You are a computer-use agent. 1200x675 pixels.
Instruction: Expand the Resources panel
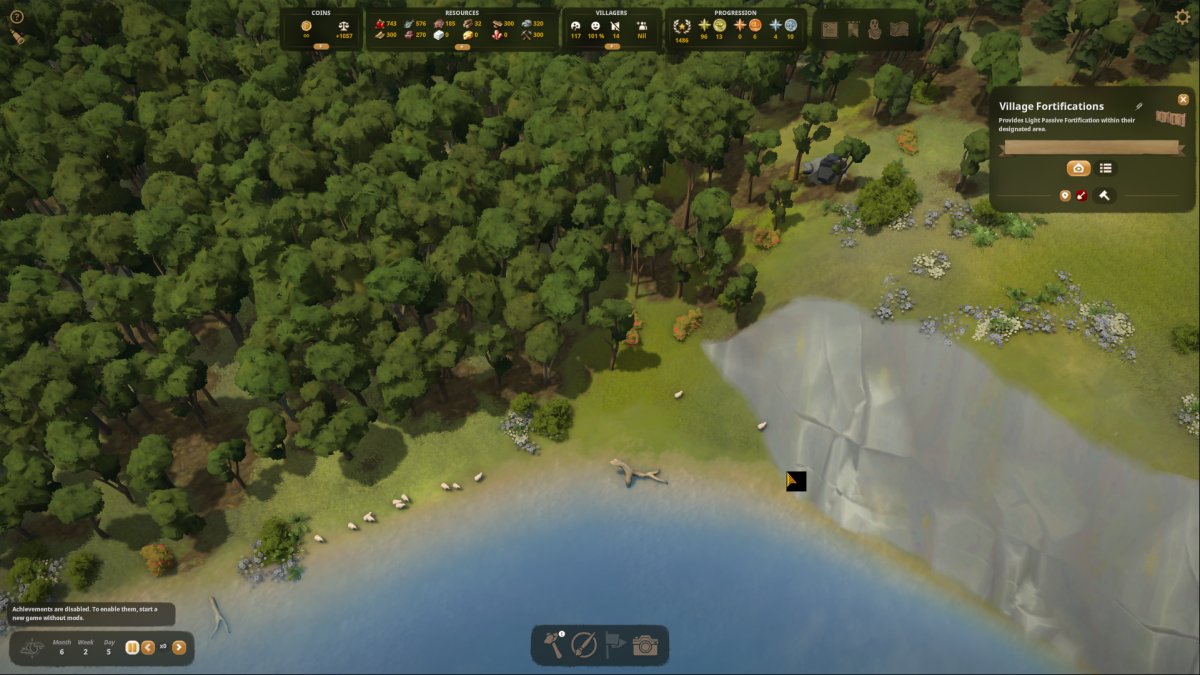tap(462, 46)
